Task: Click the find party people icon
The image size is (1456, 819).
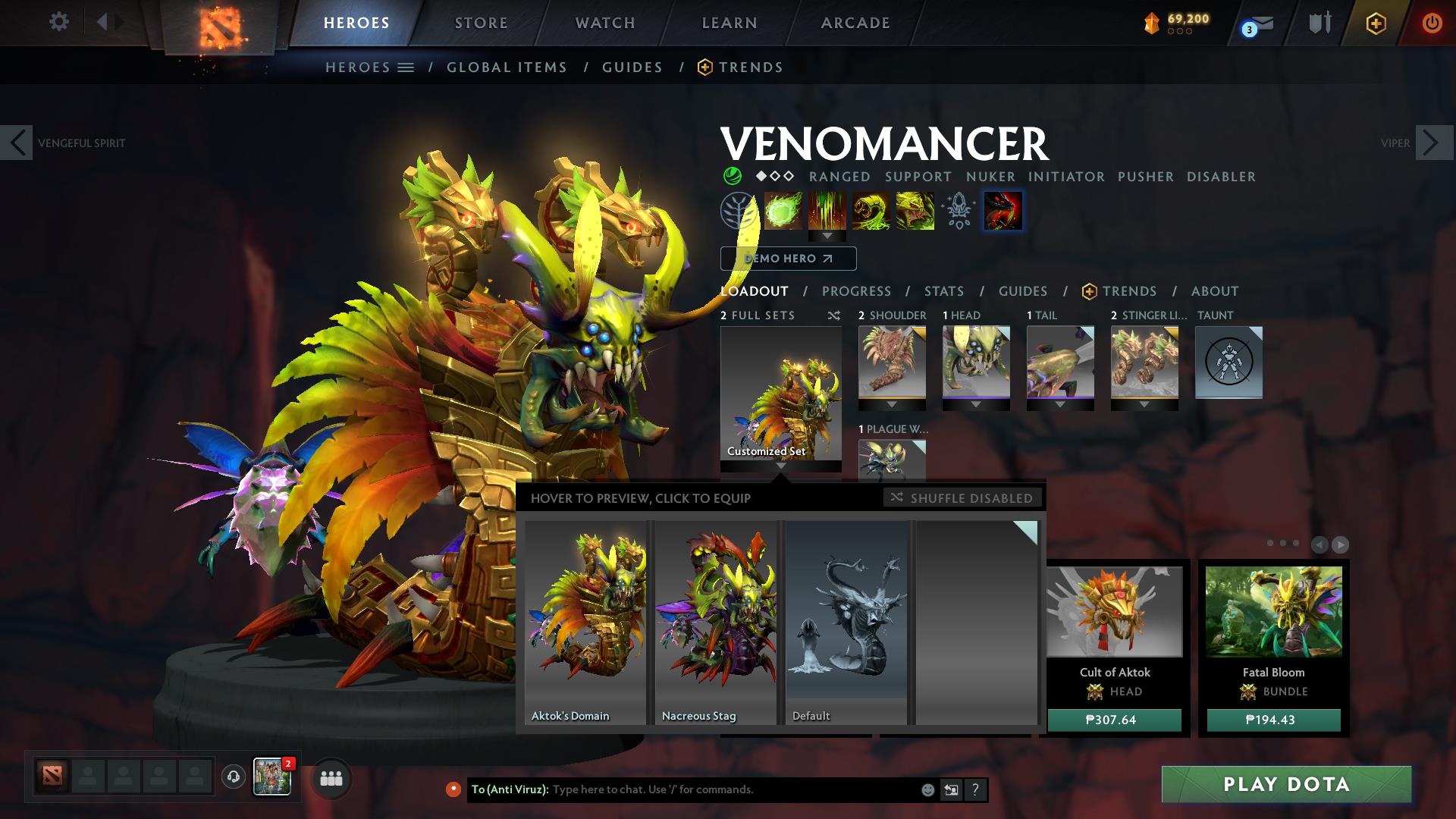Action: [x=331, y=777]
